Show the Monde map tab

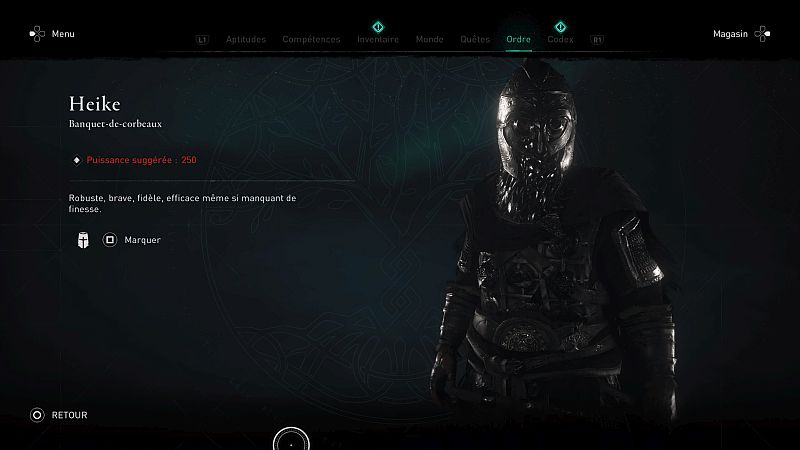click(429, 40)
